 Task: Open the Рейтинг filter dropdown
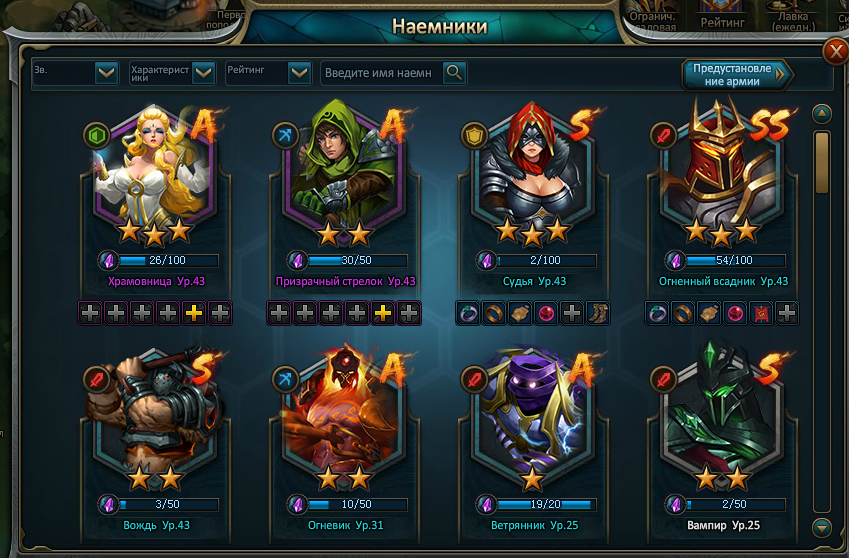(299, 72)
